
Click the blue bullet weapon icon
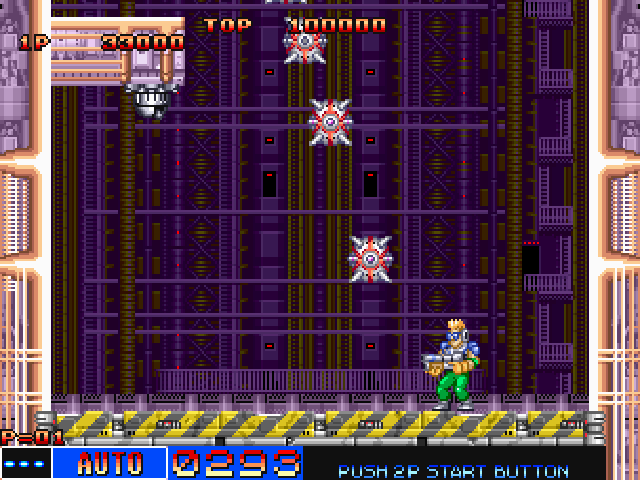[25, 464]
